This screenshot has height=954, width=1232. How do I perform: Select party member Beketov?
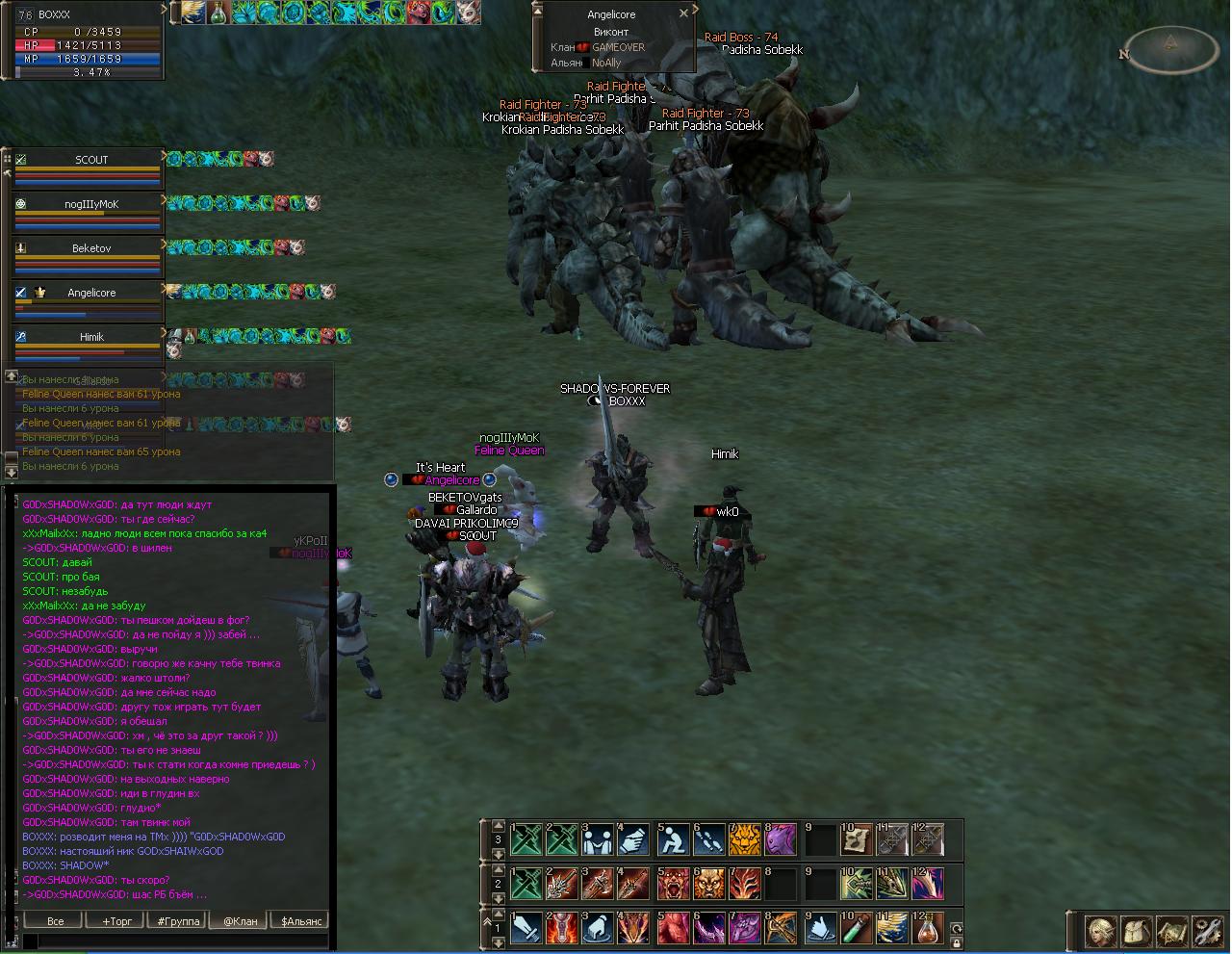tap(90, 249)
